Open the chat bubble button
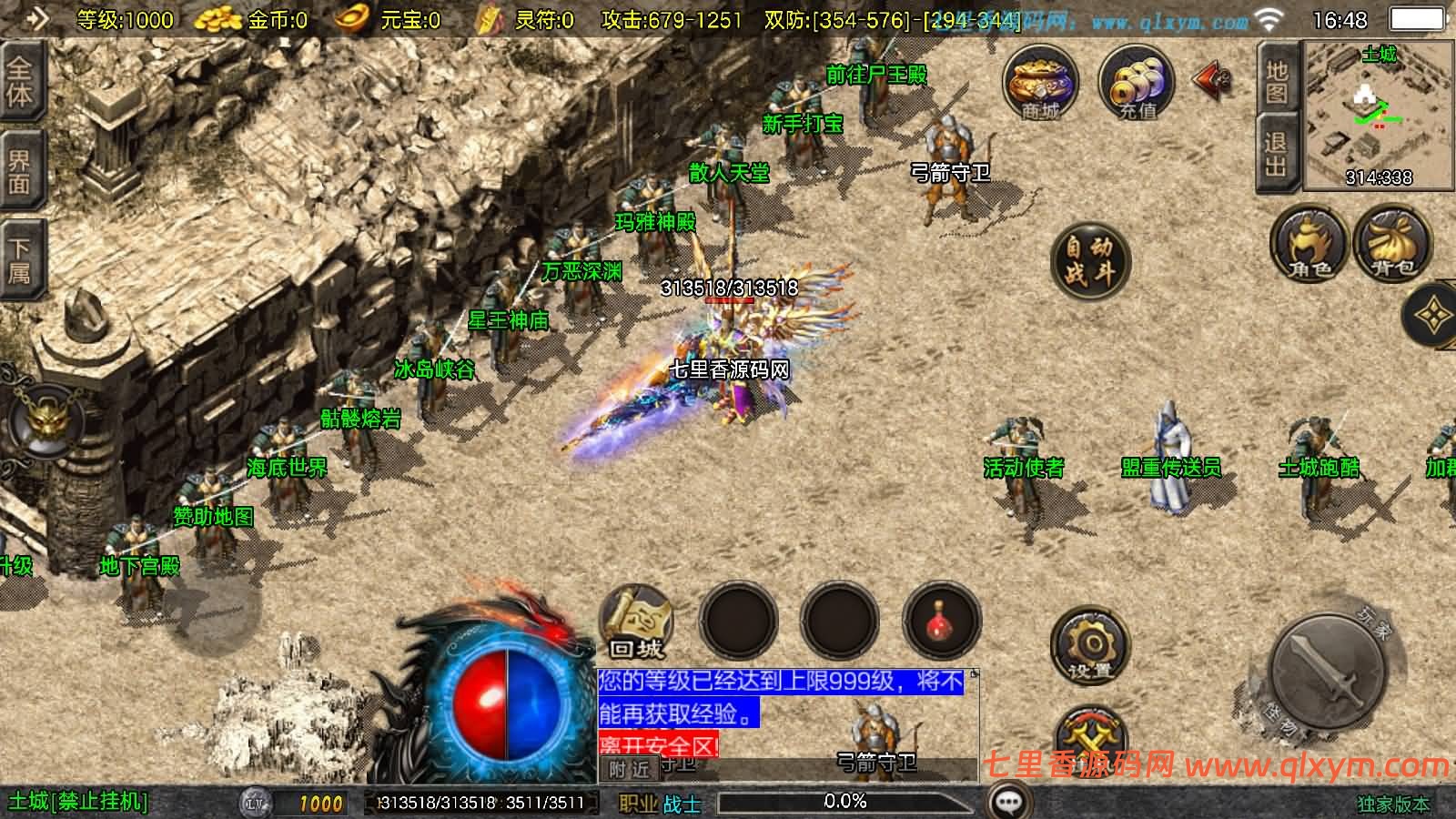This screenshot has width=1456, height=819. click(x=1007, y=802)
